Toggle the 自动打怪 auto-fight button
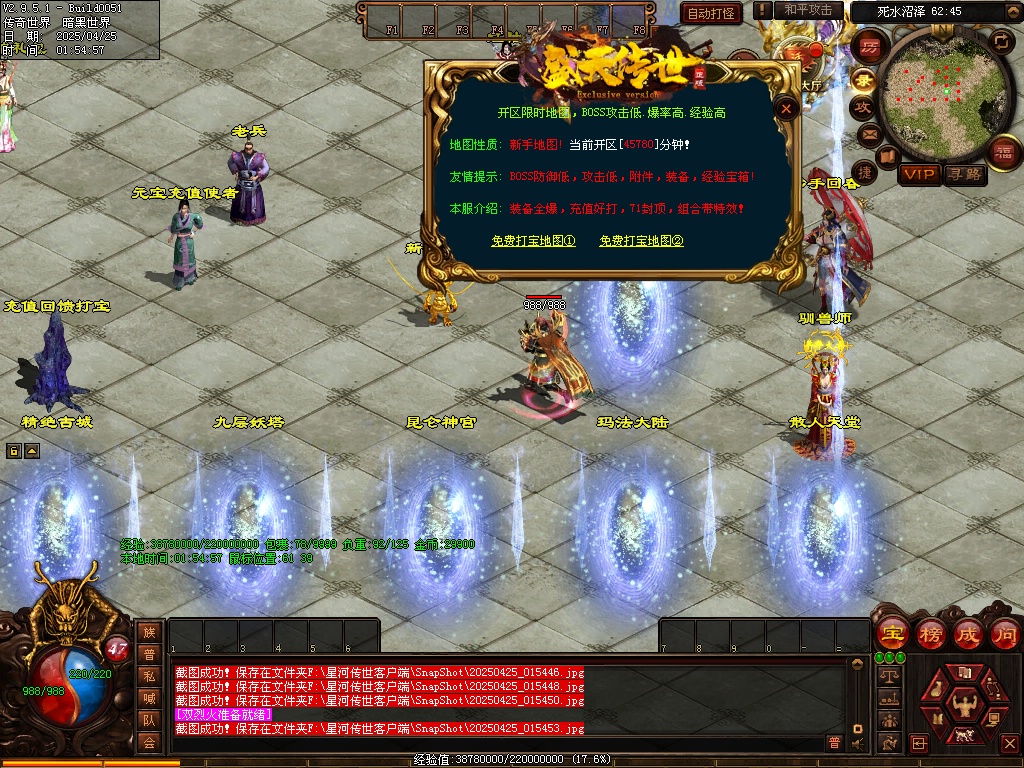 coord(711,13)
